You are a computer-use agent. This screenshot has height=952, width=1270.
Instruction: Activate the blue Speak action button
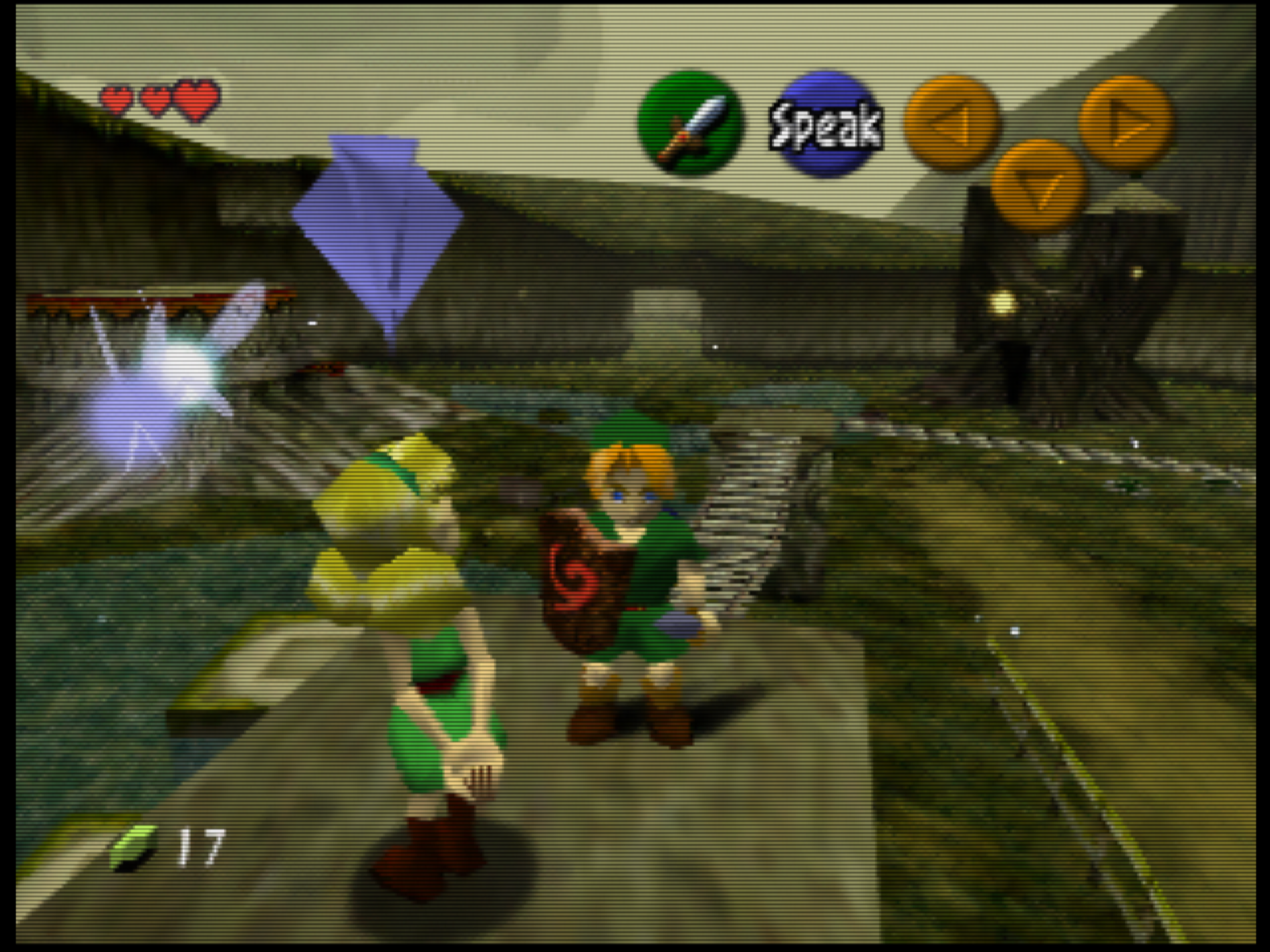click(825, 124)
